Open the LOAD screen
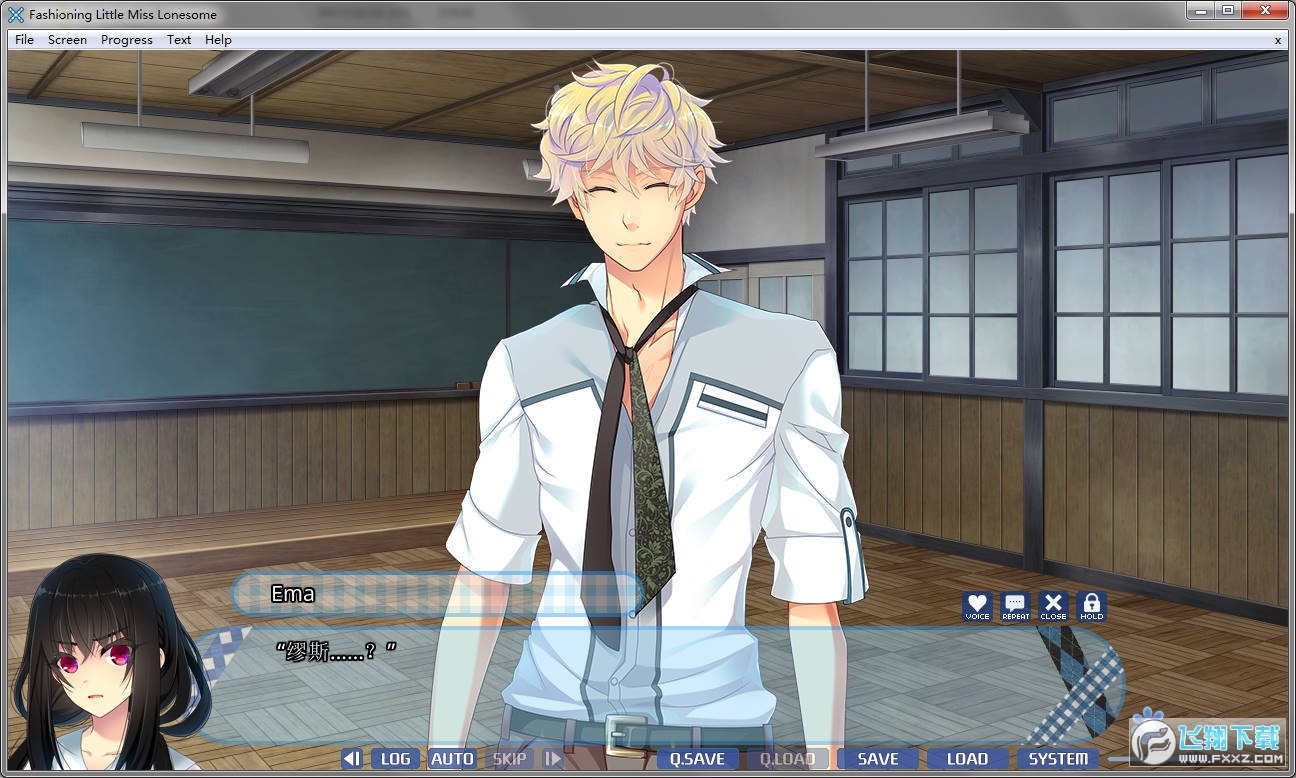Image resolution: width=1296 pixels, height=778 pixels. point(967,759)
